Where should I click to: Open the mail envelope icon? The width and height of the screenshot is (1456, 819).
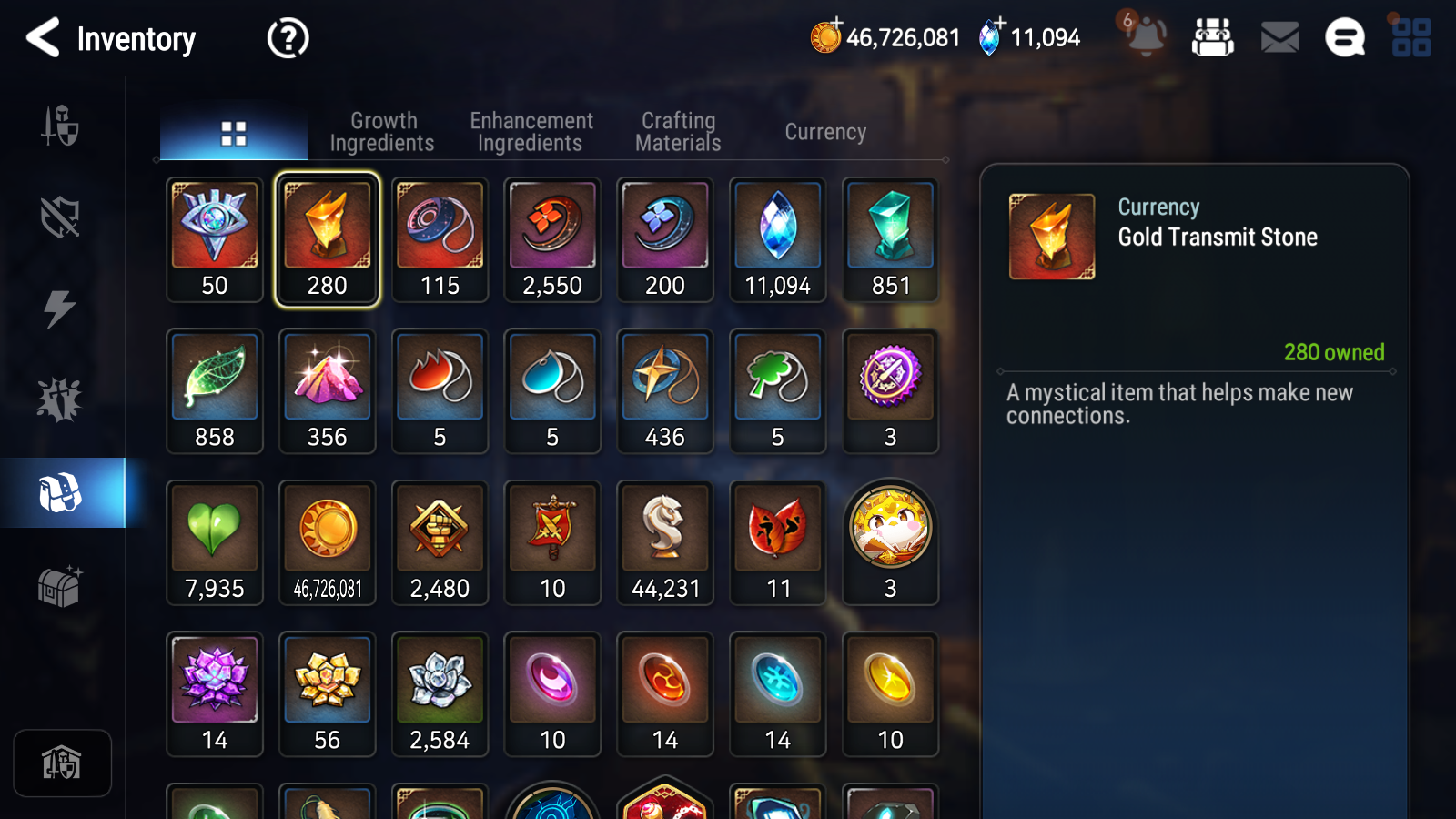1278,38
